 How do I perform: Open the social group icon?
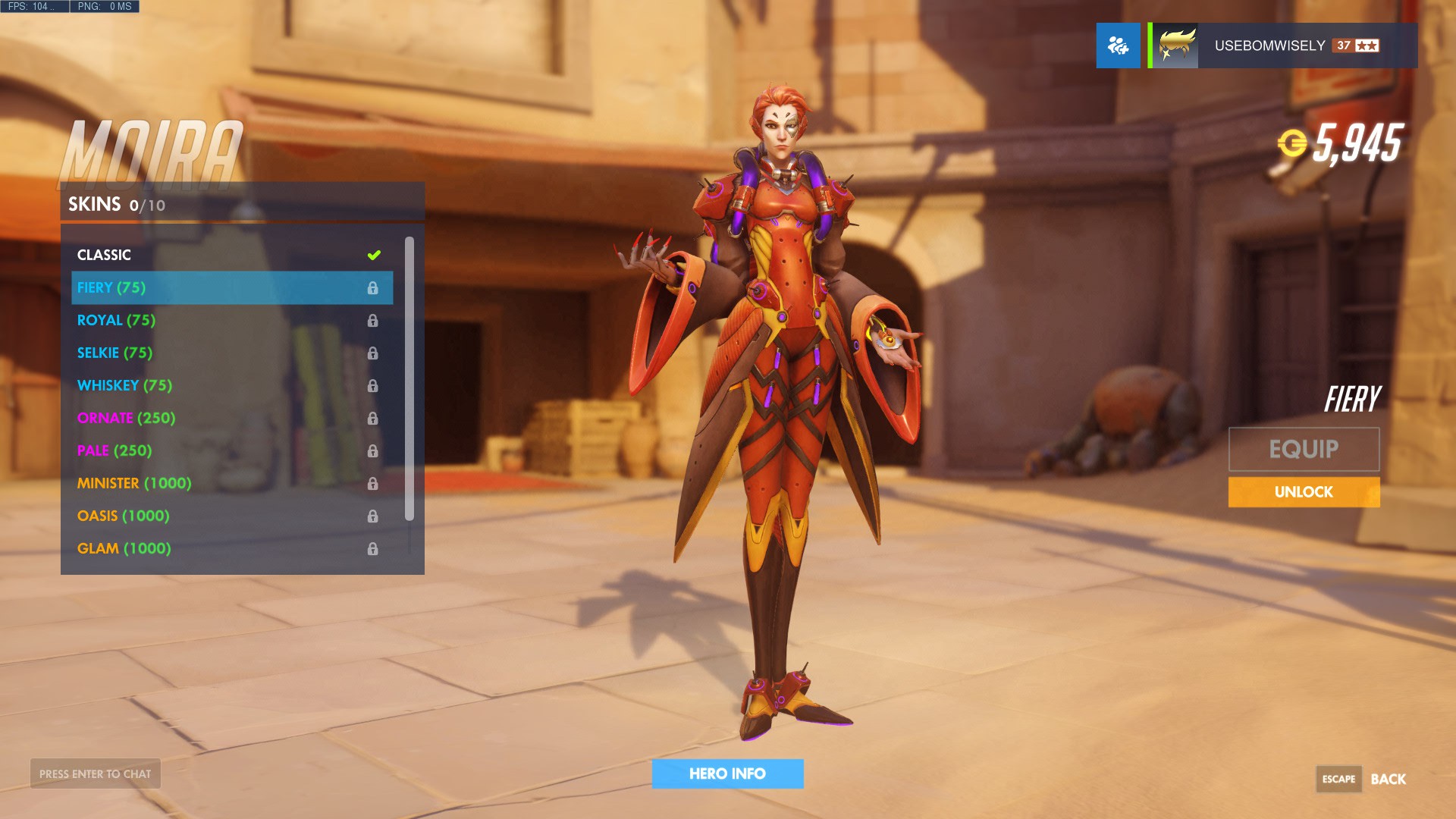pyautogui.click(x=1118, y=45)
